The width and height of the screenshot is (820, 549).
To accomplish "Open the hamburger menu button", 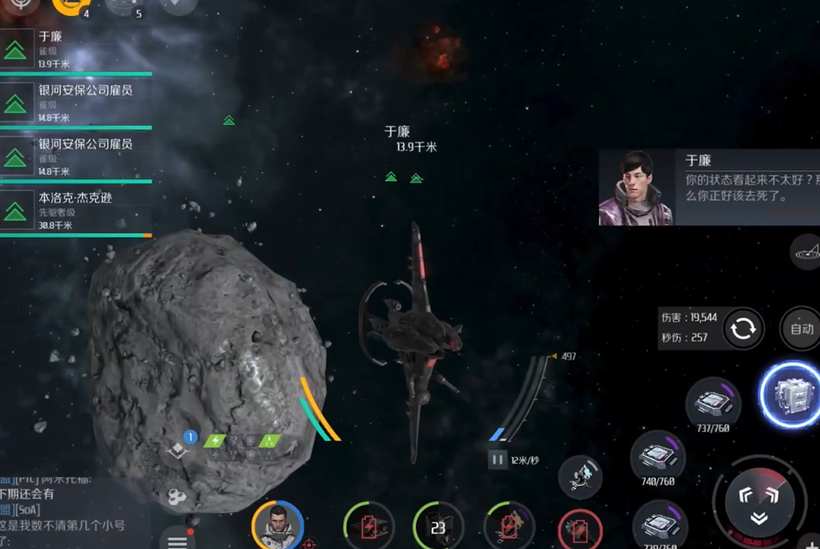I will click(177, 540).
